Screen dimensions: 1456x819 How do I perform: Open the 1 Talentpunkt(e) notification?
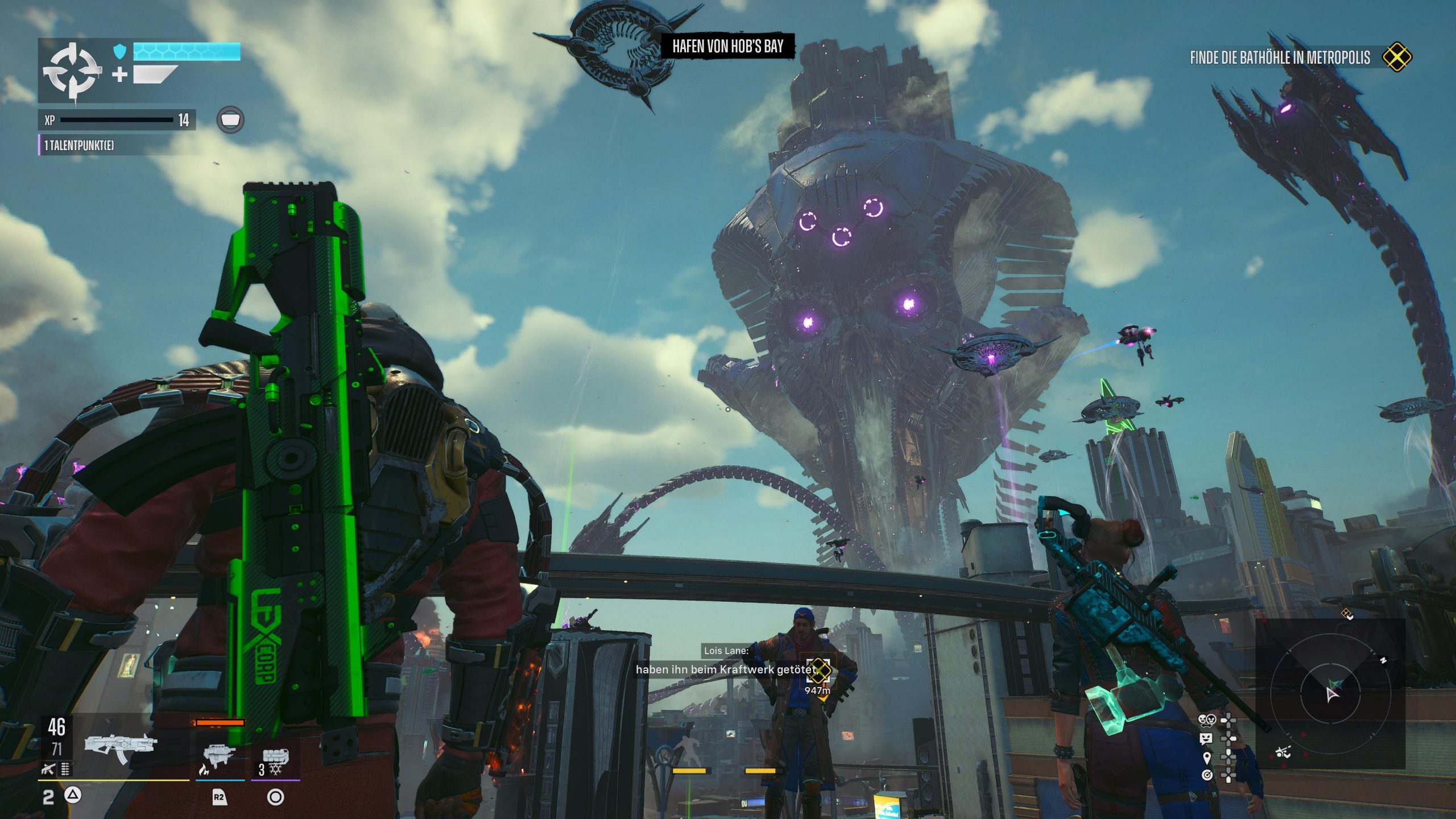tap(79, 145)
